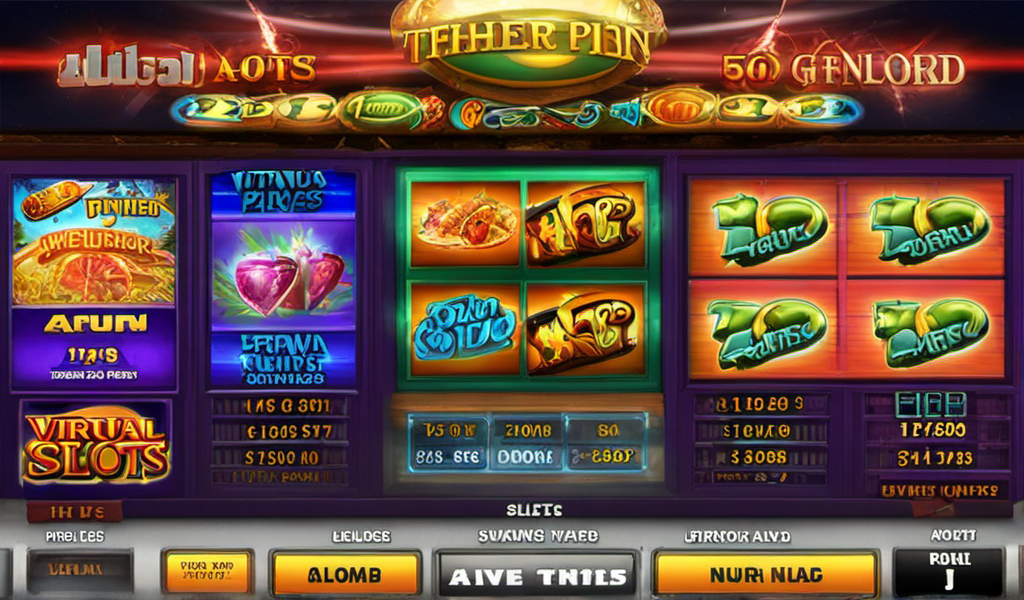This screenshot has height=600, width=1024.
Task: Click the blue DOORE panel button
Action: (524, 454)
